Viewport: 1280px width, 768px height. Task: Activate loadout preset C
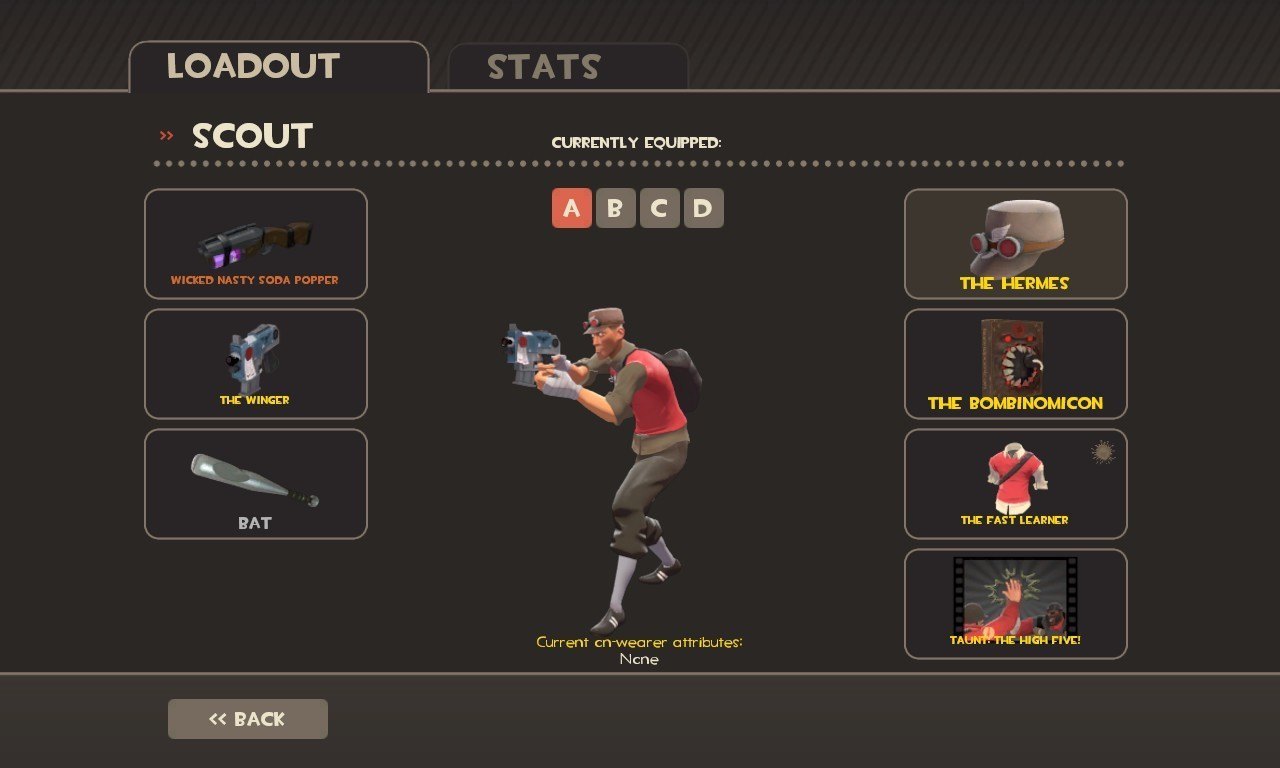click(x=660, y=208)
